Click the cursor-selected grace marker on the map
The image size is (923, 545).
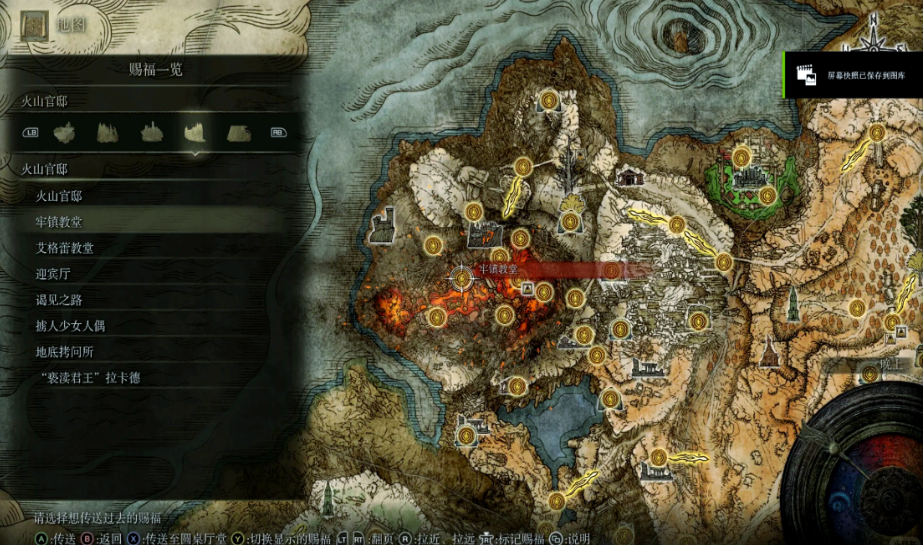coord(462,277)
